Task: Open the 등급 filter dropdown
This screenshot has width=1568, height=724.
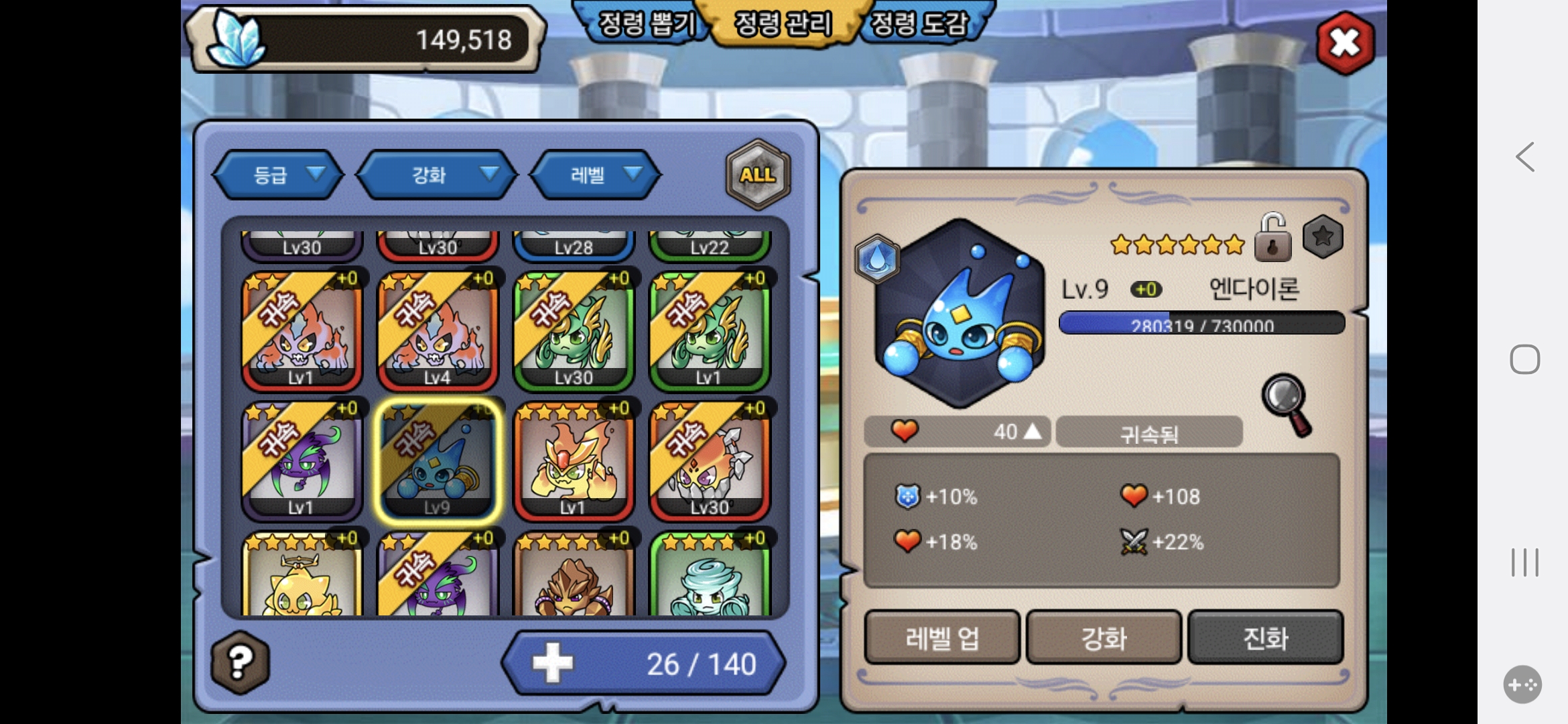Action: pos(278,175)
